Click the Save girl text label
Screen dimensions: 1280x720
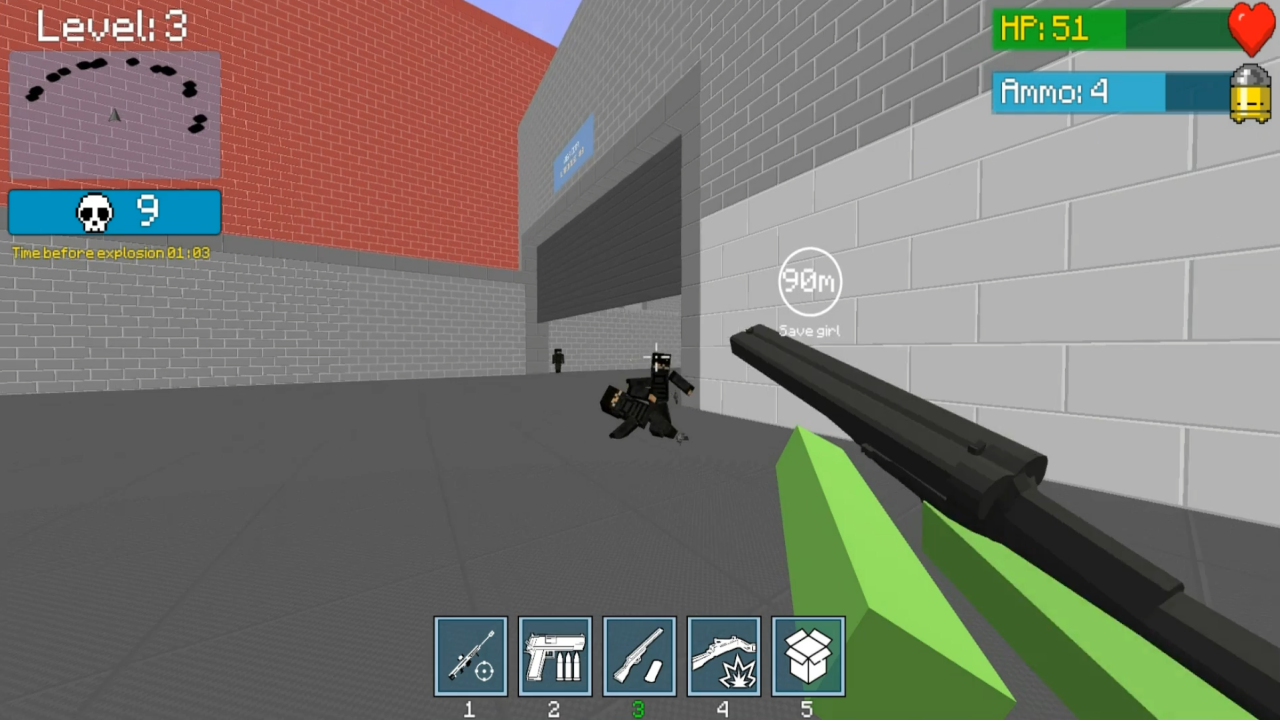809,330
